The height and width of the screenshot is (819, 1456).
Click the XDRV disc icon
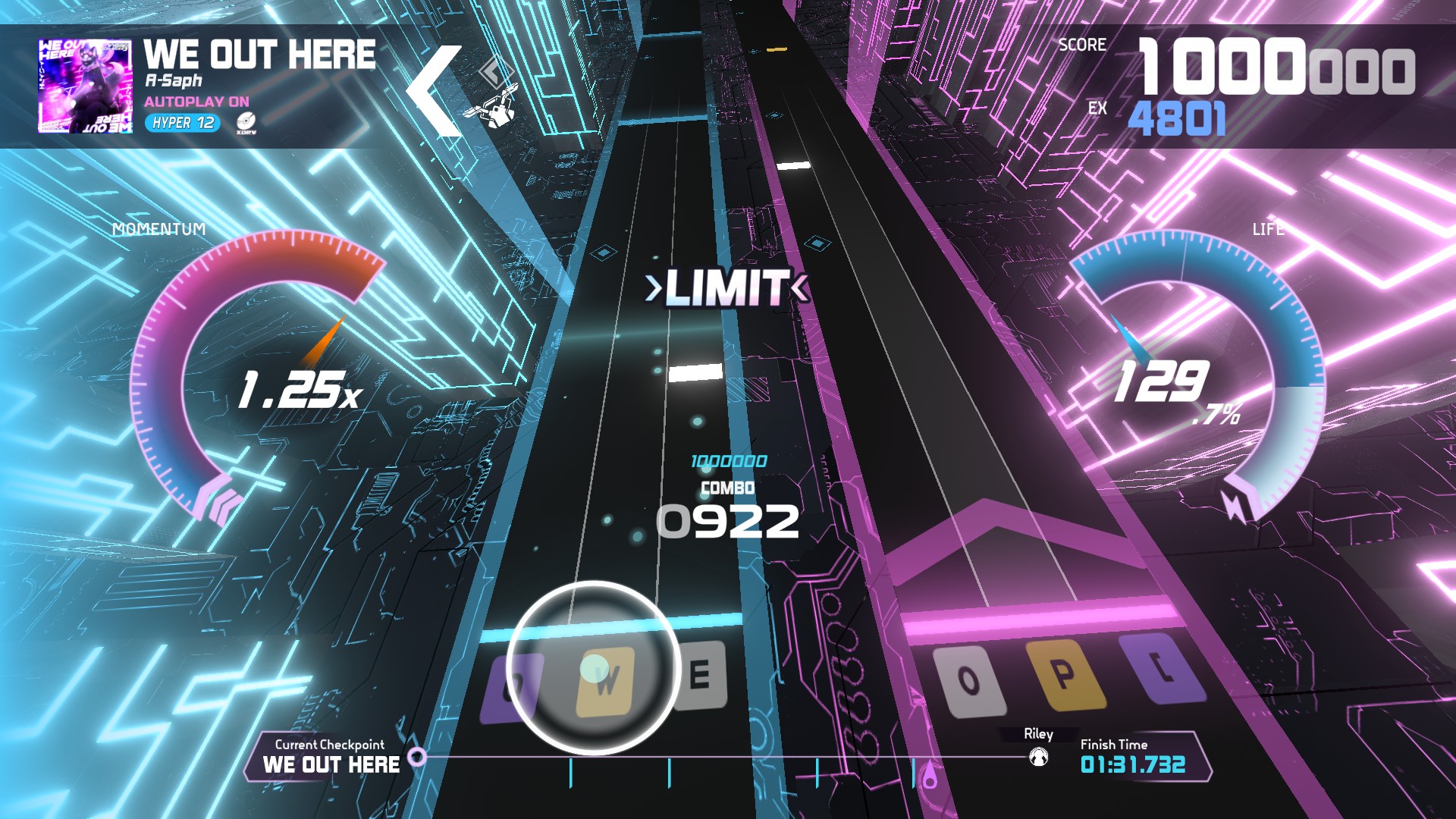click(x=246, y=122)
